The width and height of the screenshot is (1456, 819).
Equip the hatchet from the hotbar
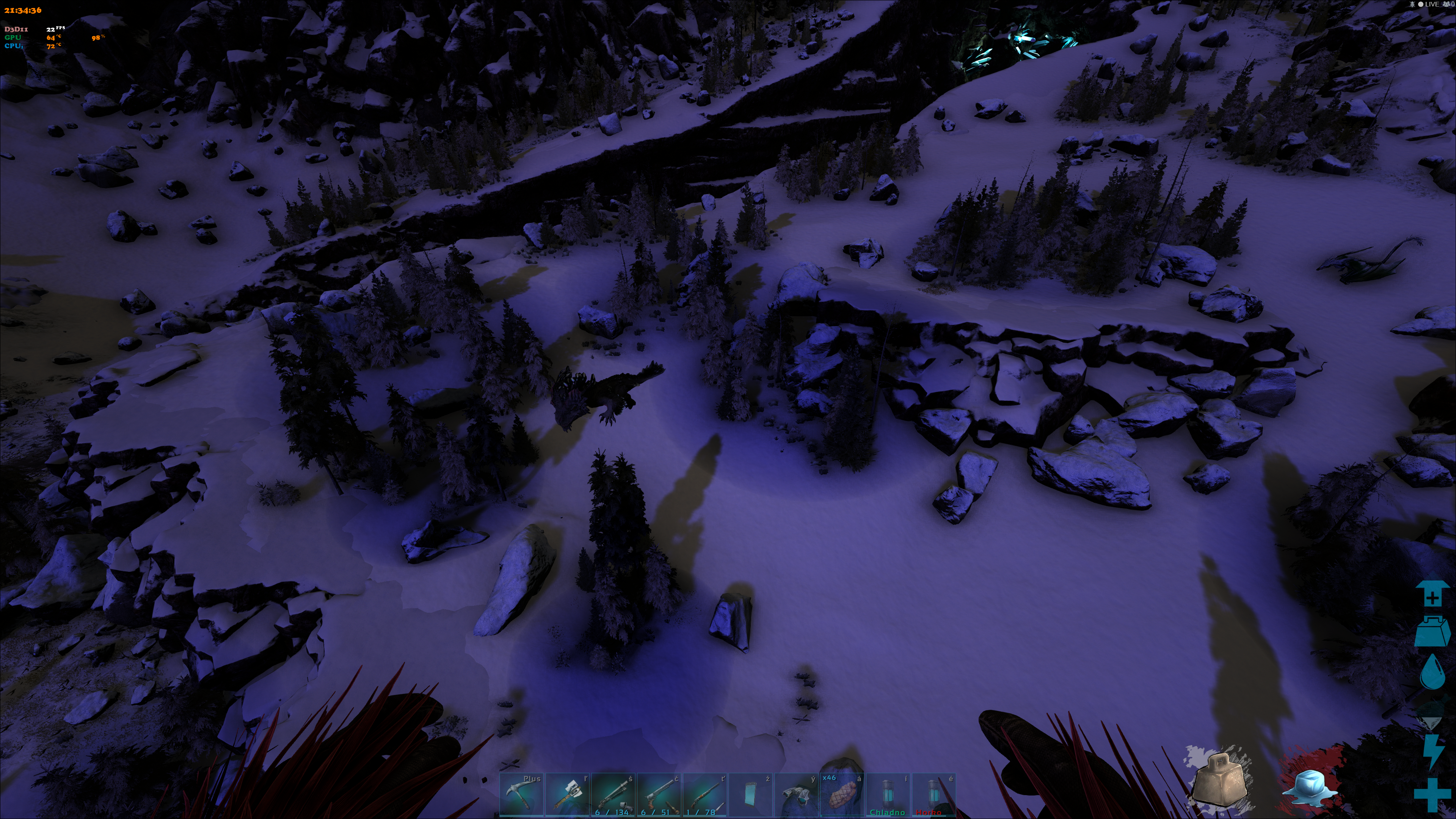click(567, 795)
